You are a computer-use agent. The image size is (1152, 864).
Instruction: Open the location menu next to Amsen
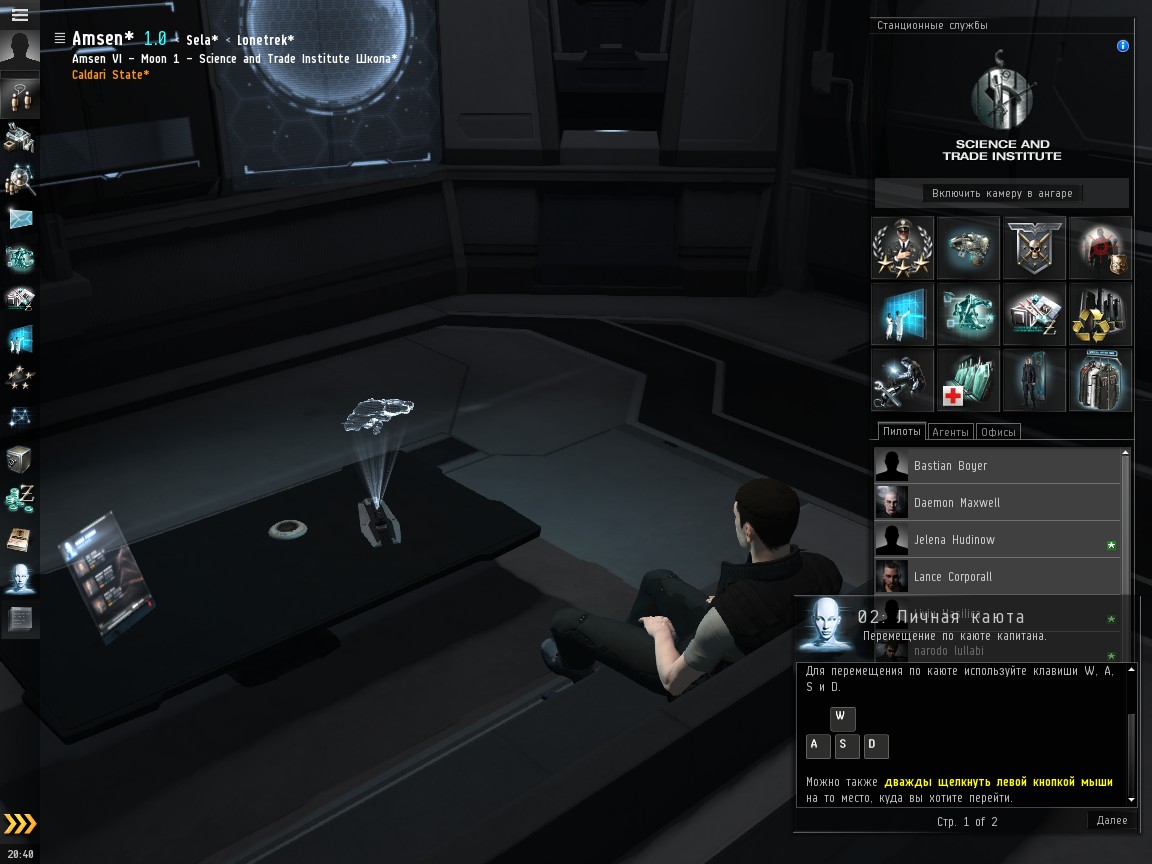click(x=60, y=38)
